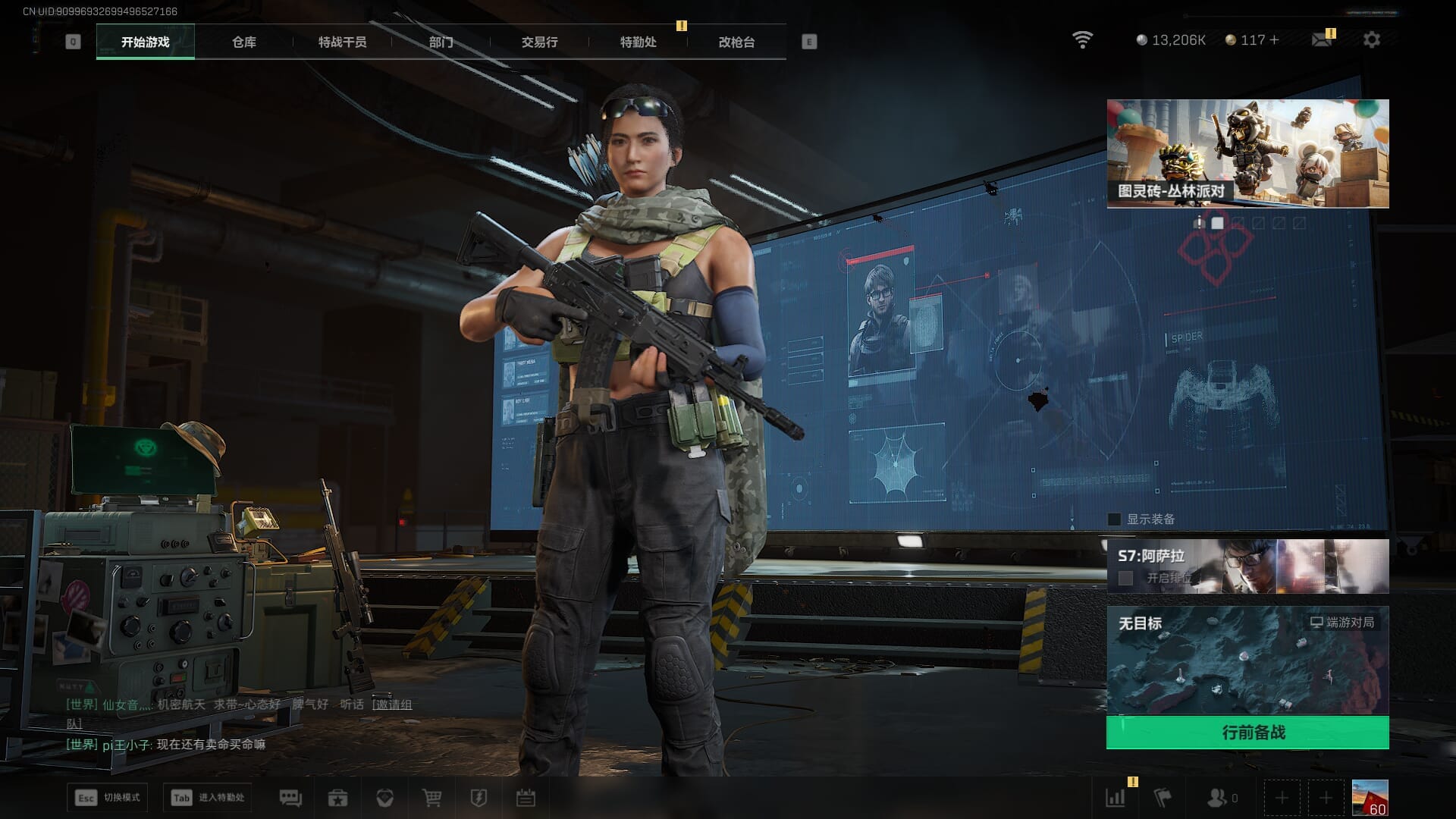Select the 部门 tab

click(x=441, y=42)
